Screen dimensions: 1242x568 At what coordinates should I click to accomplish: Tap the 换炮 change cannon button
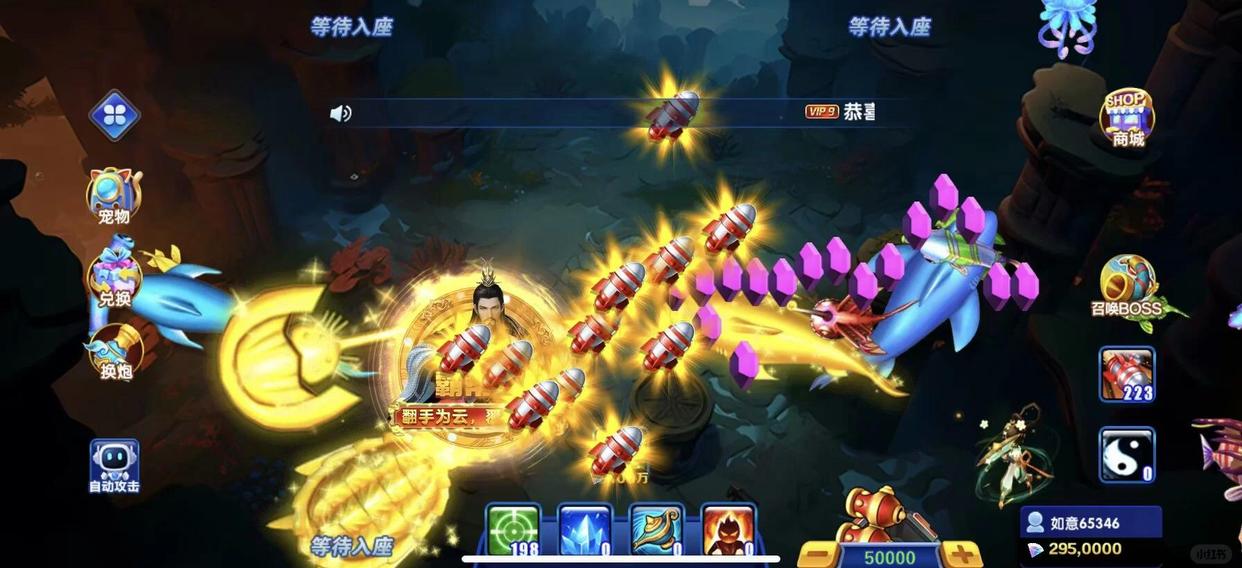[114, 351]
